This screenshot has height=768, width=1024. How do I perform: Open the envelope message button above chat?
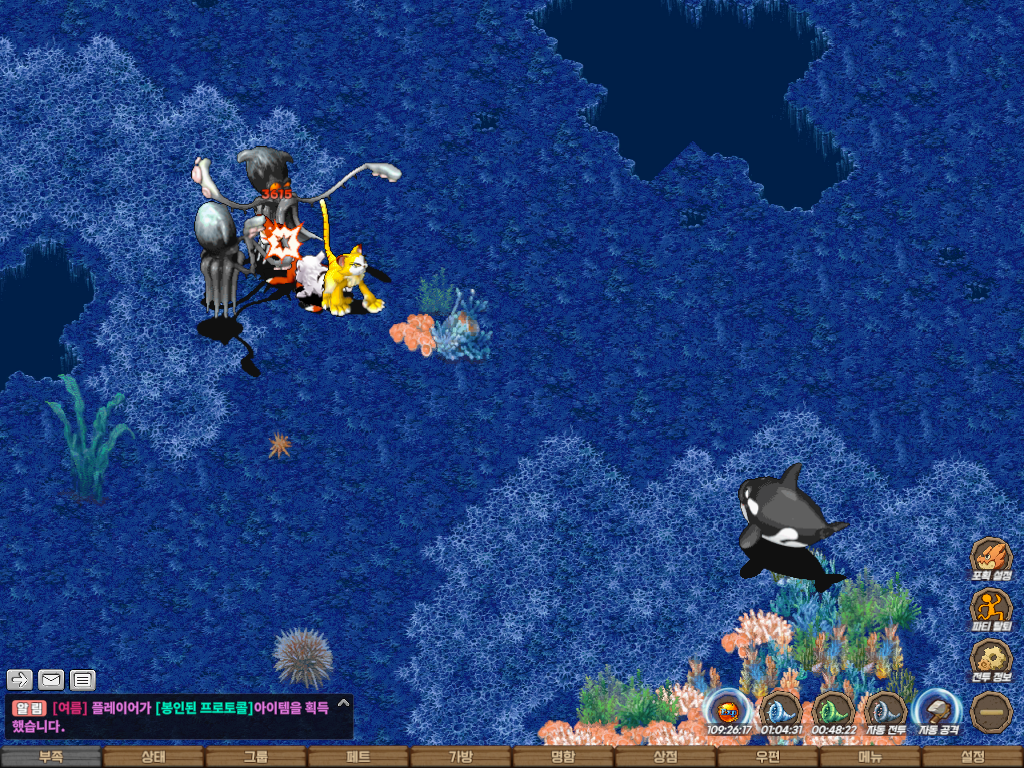(x=51, y=680)
